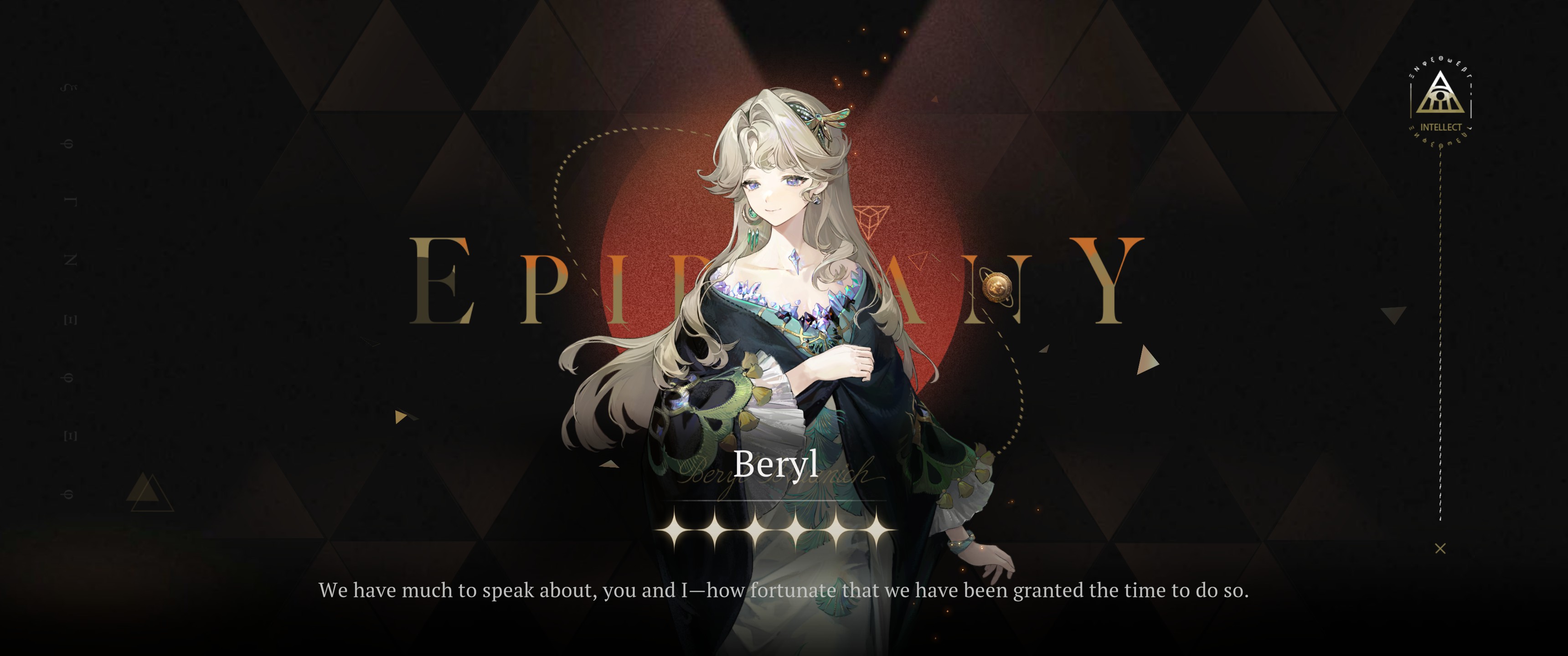Close the Beryl summon reveal with the X

[x=1439, y=548]
